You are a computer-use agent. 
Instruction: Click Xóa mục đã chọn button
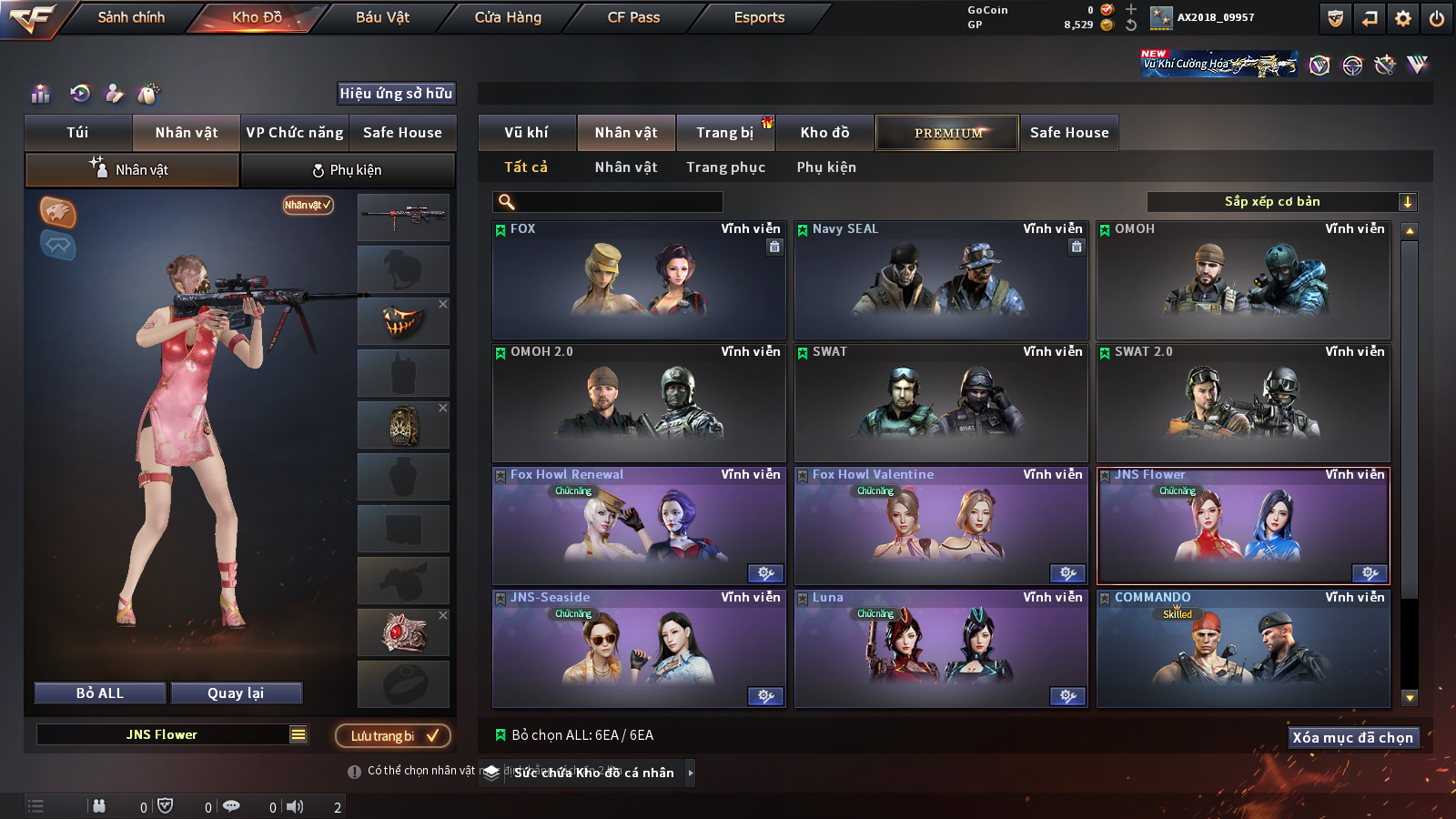1352,737
